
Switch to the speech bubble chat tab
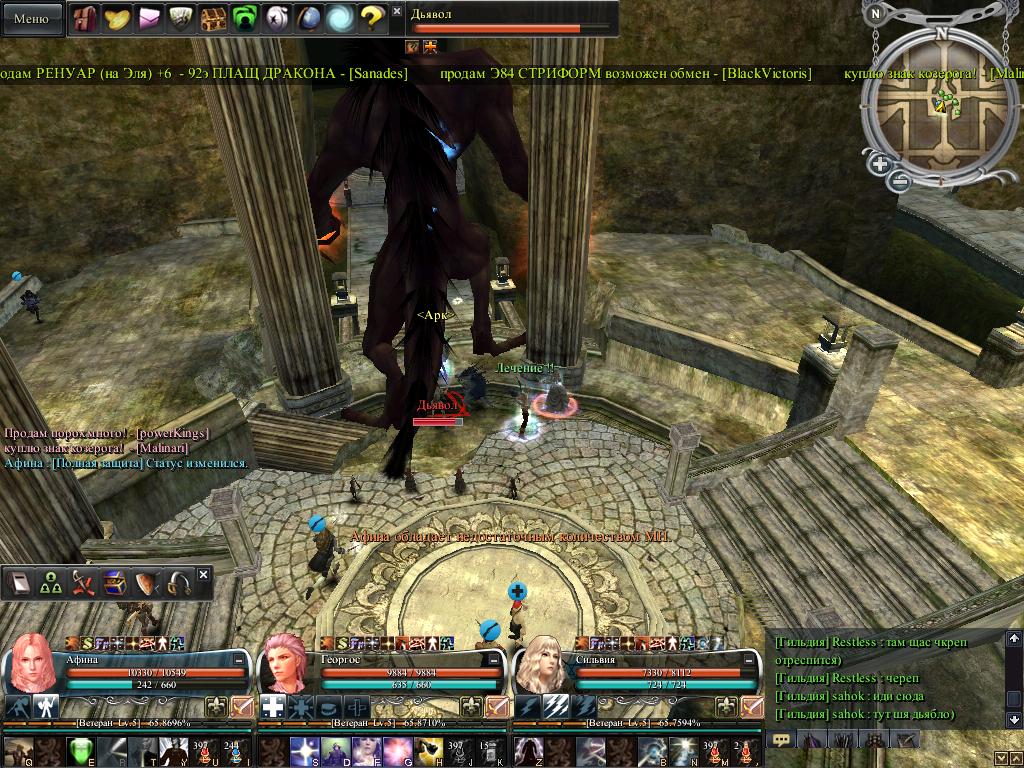(782, 740)
